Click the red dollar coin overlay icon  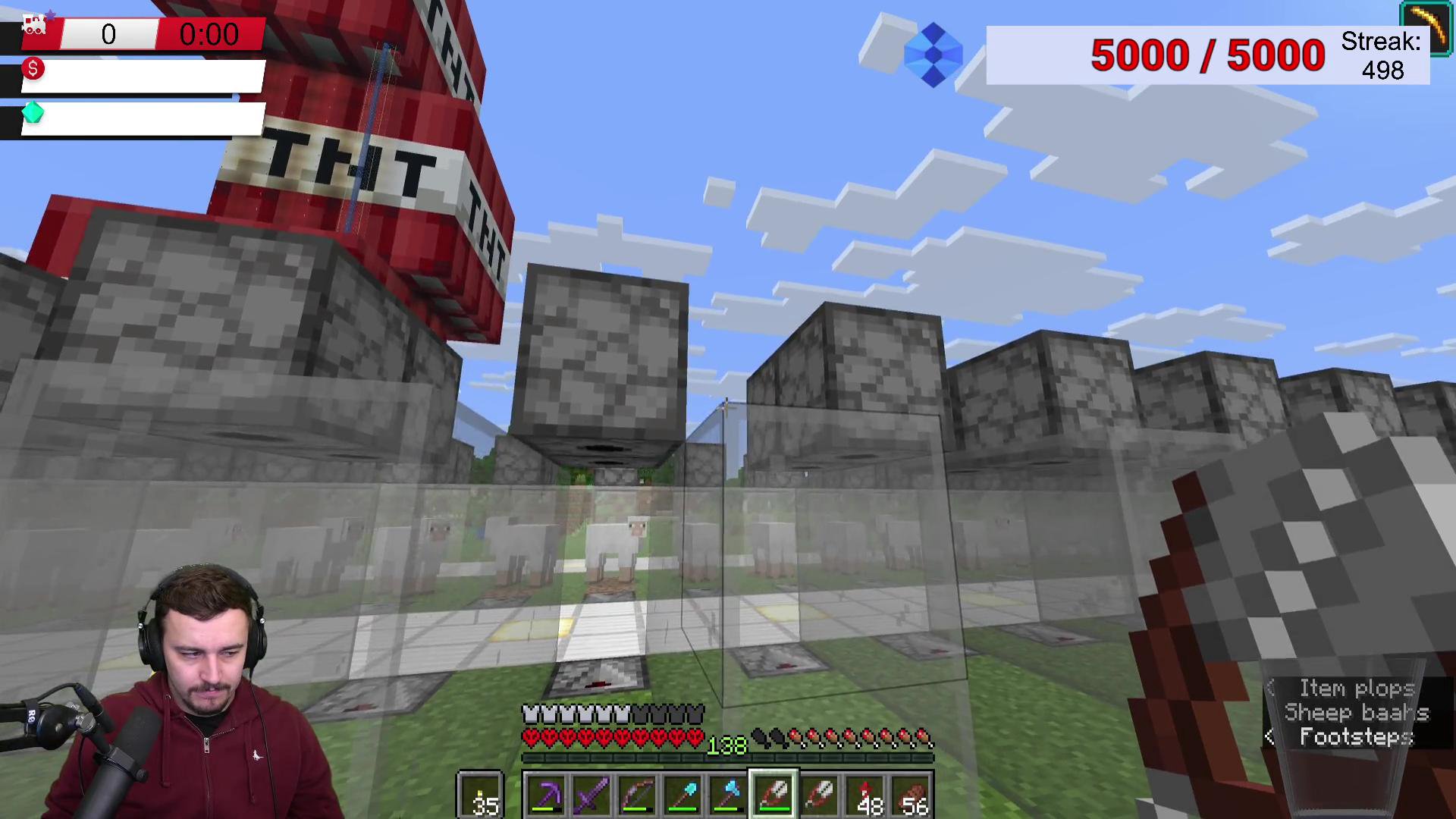pos(33,69)
